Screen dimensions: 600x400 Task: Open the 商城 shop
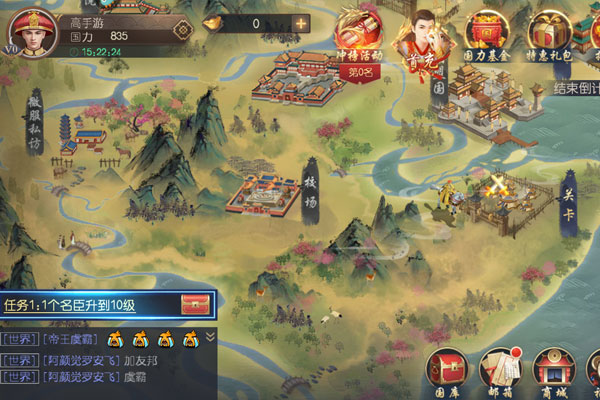pyautogui.click(x=552, y=370)
